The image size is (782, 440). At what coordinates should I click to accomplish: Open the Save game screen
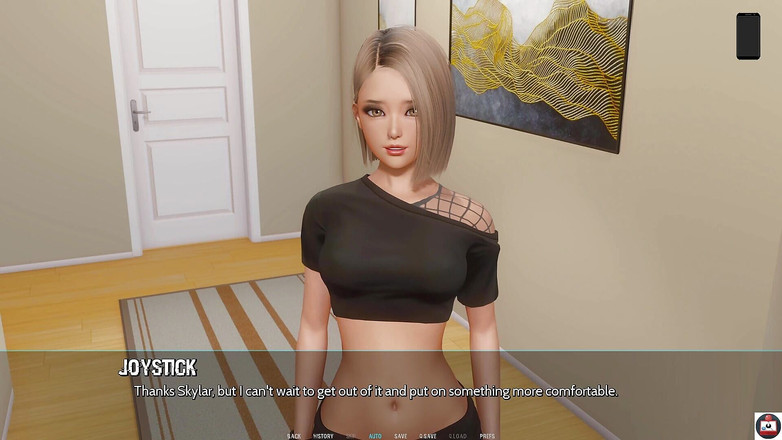[x=400, y=436]
